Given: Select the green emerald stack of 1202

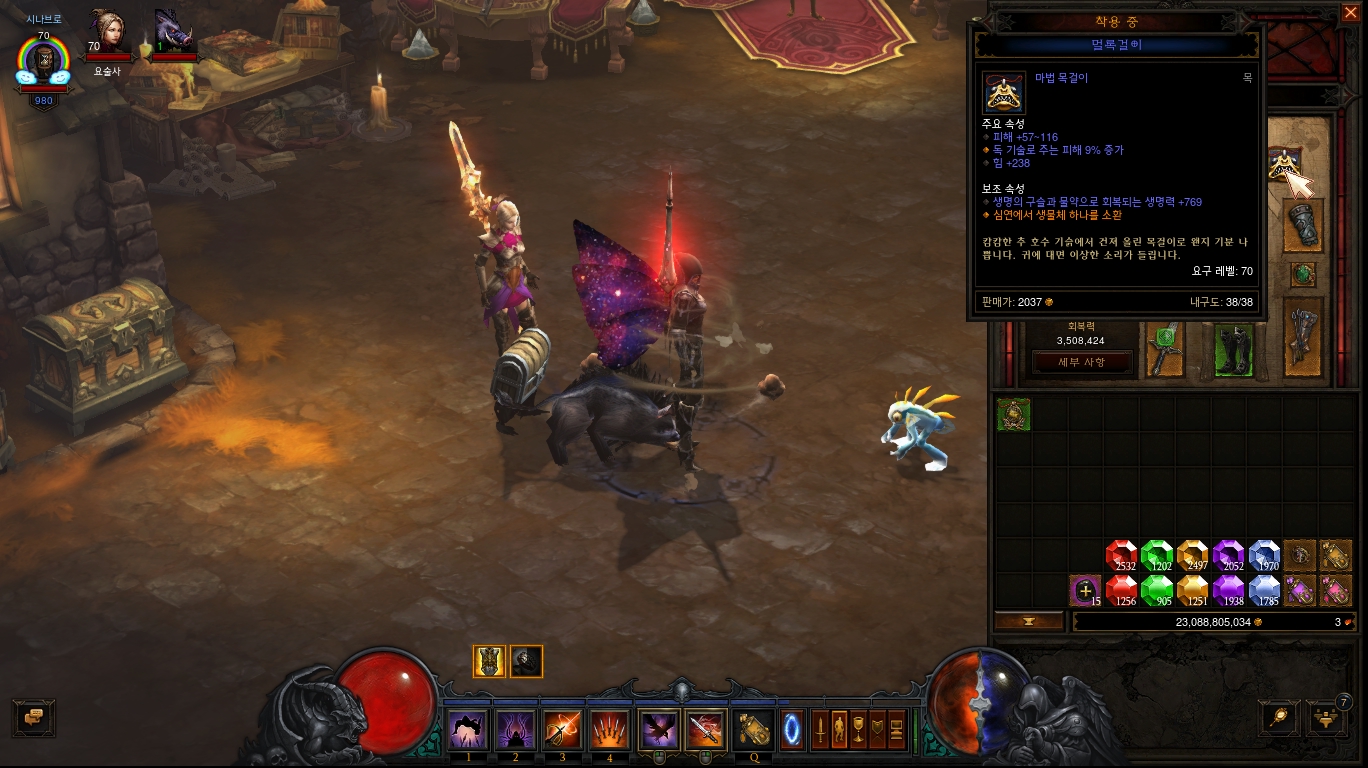Looking at the screenshot, I should coord(1157,556).
